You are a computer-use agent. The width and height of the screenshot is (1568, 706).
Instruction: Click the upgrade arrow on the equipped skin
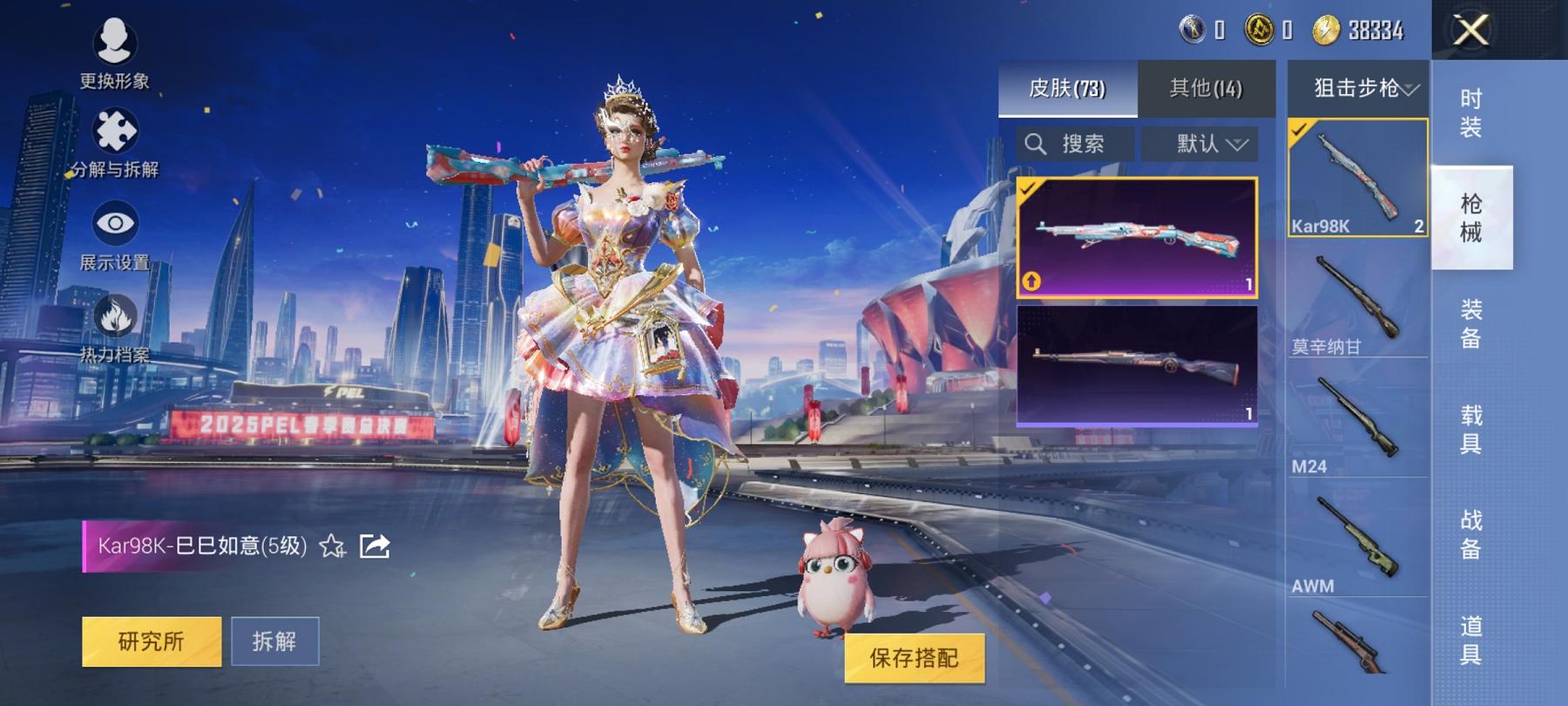coord(1031,282)
